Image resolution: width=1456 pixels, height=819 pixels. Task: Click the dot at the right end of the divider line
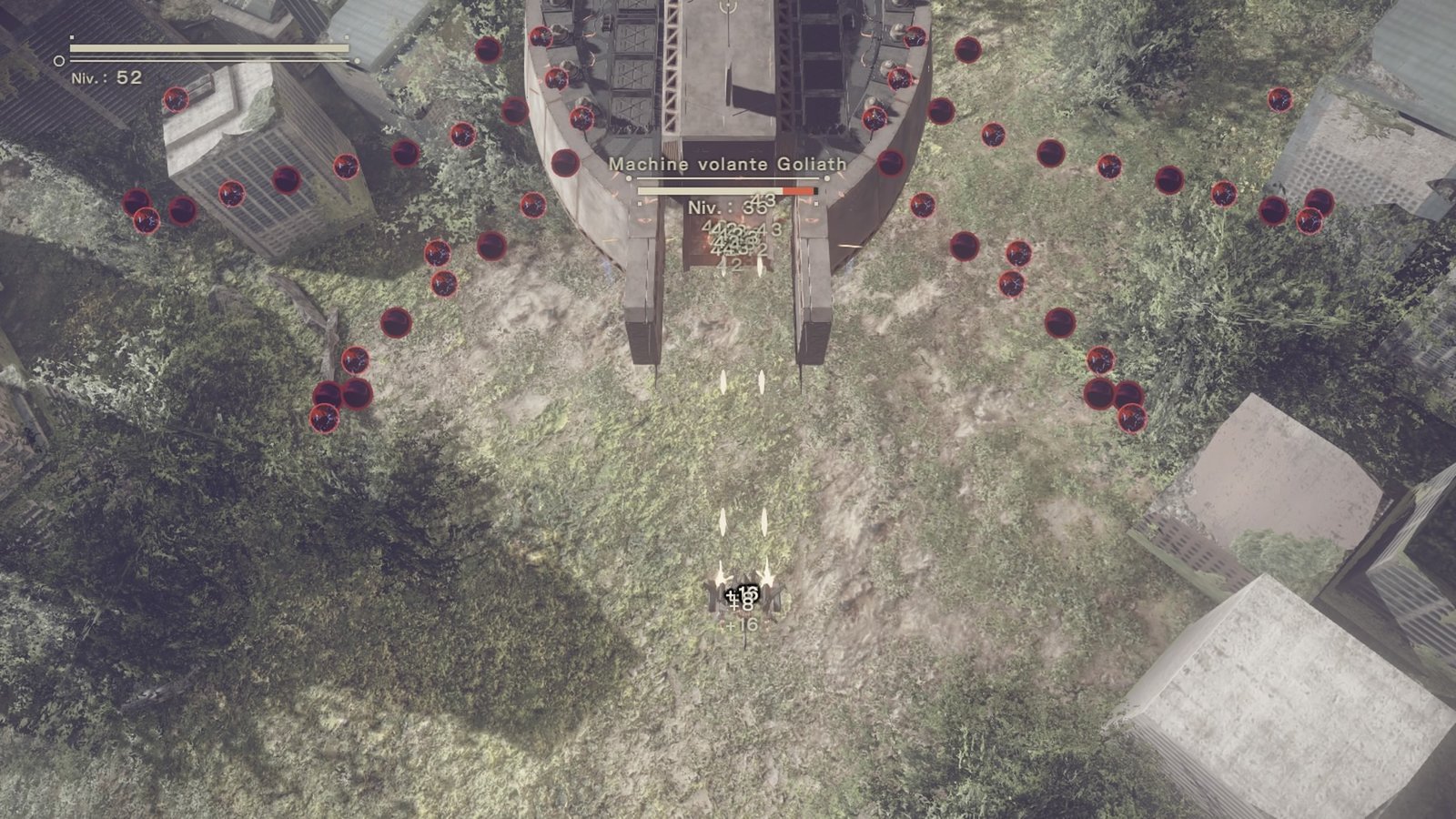click(827, 178)
